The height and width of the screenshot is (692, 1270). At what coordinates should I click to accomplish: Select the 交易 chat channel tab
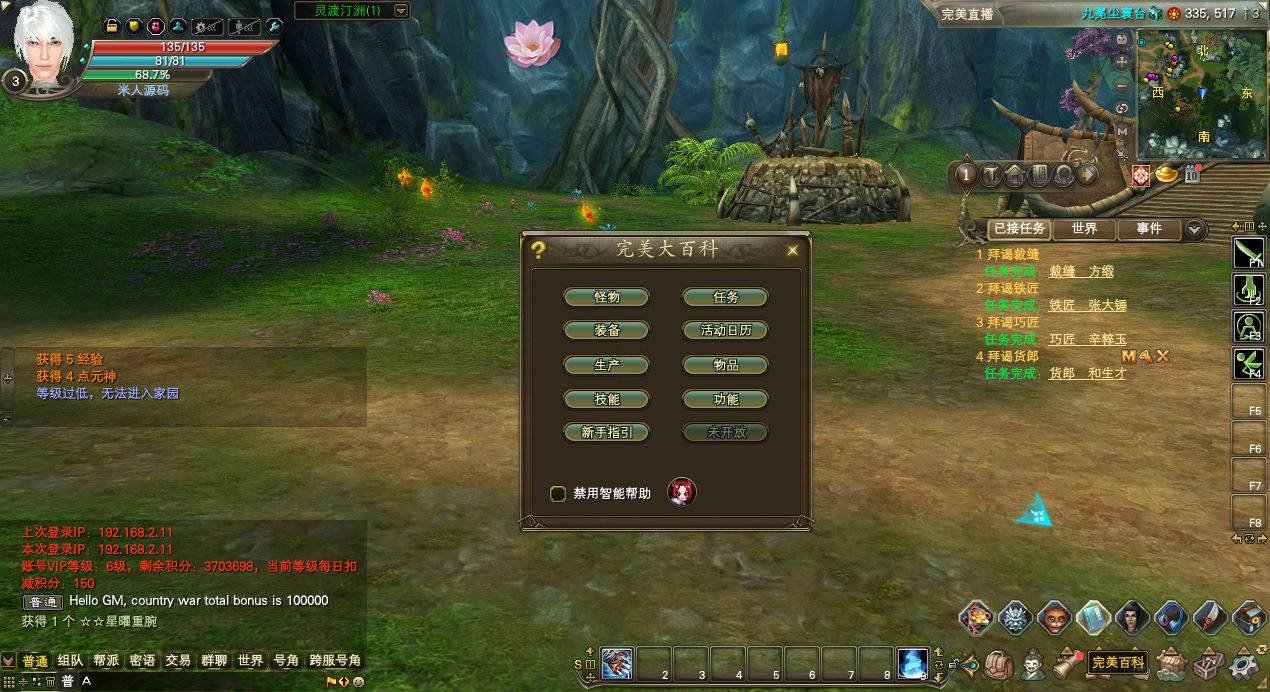click(178, 661)
